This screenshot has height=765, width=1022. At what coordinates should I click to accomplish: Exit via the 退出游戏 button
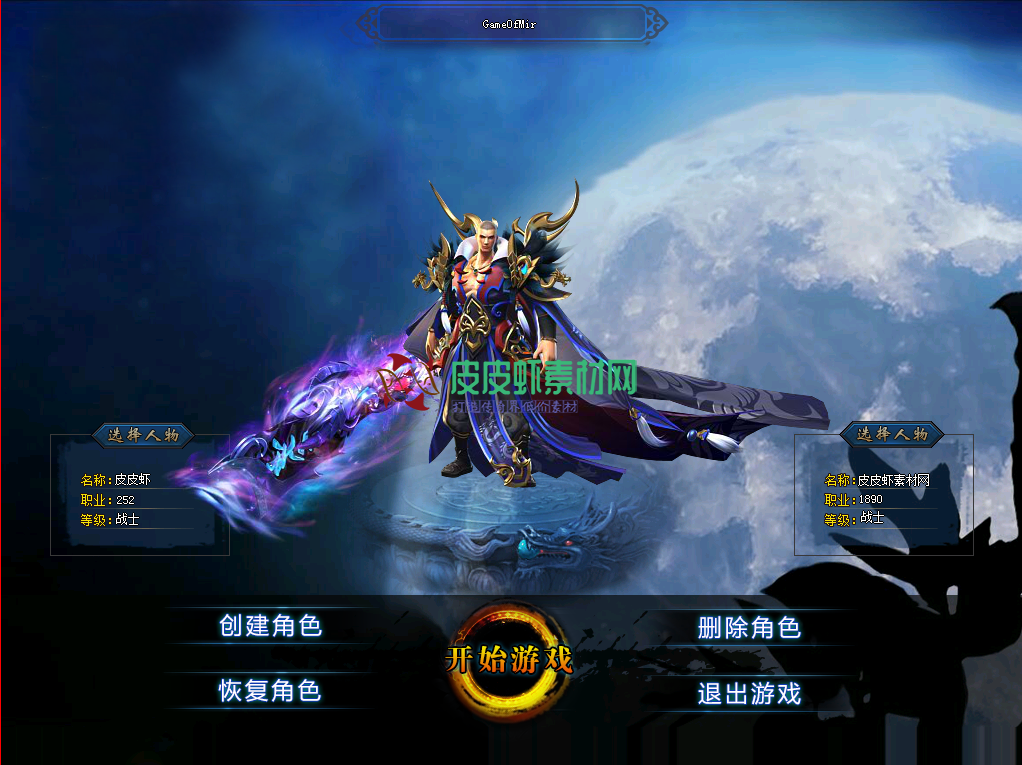tap(749, 693)
